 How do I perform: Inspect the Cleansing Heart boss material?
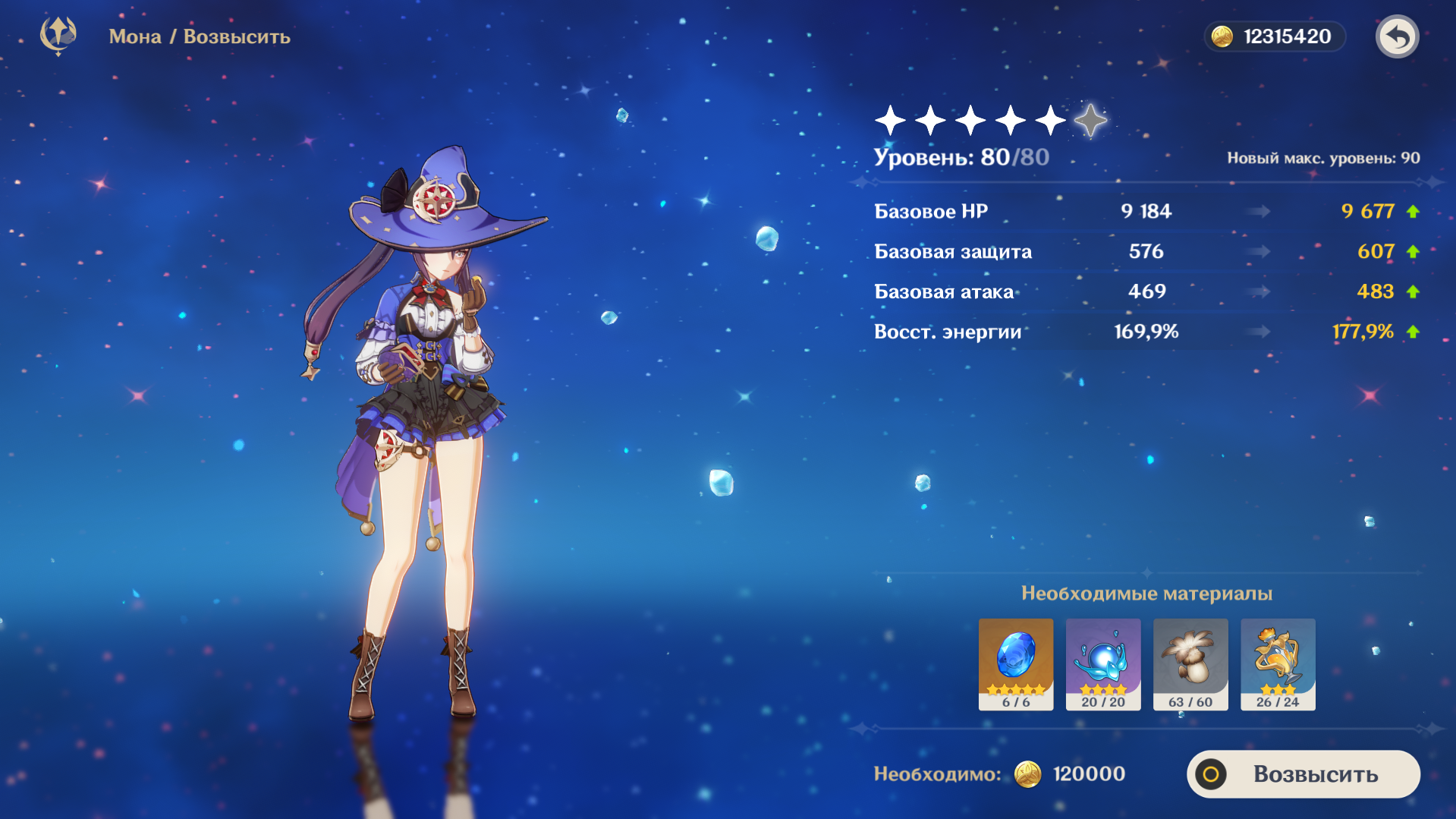[1102, 664]
